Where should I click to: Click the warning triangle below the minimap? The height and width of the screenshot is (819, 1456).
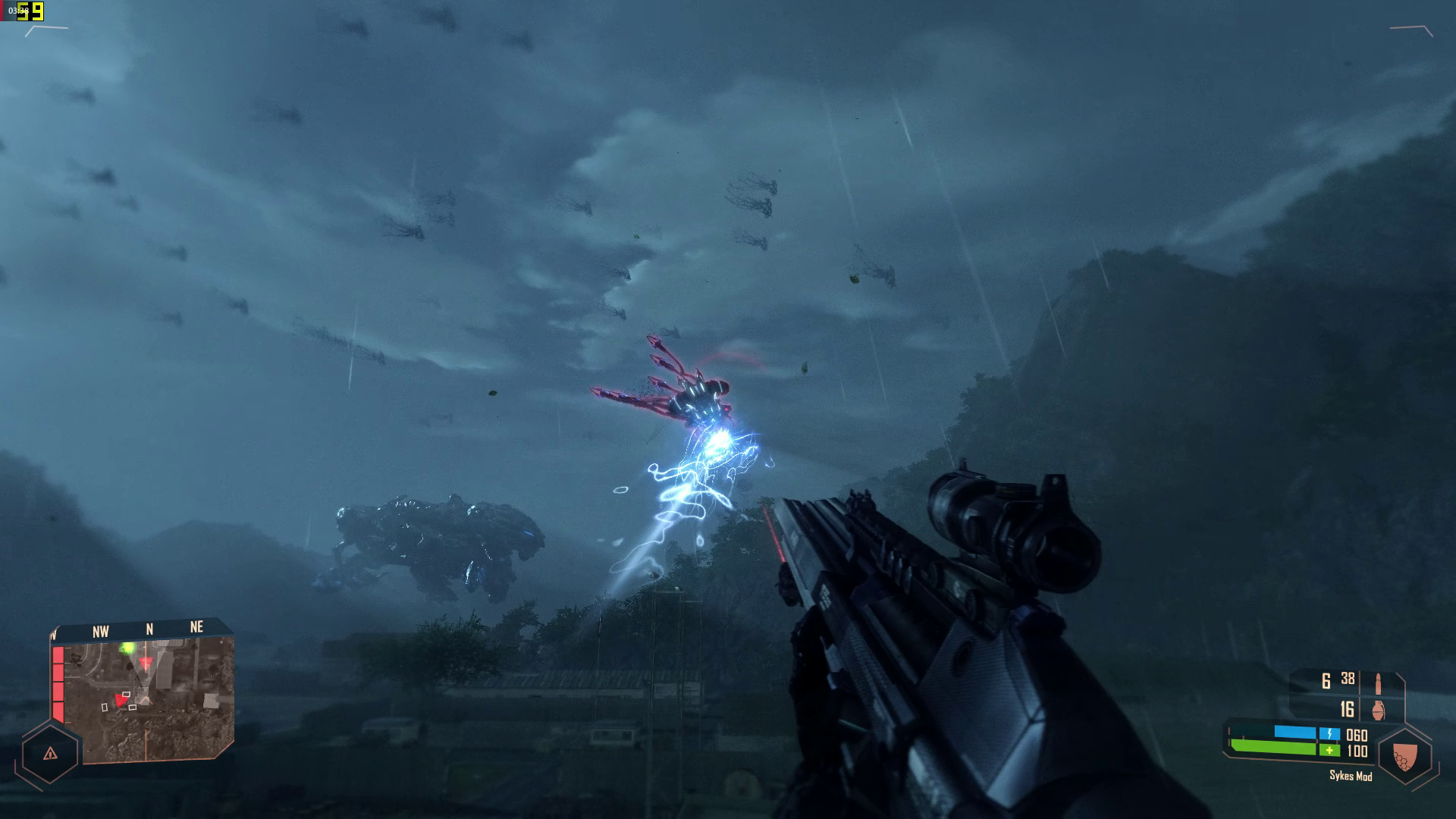[x=51, y=754]
